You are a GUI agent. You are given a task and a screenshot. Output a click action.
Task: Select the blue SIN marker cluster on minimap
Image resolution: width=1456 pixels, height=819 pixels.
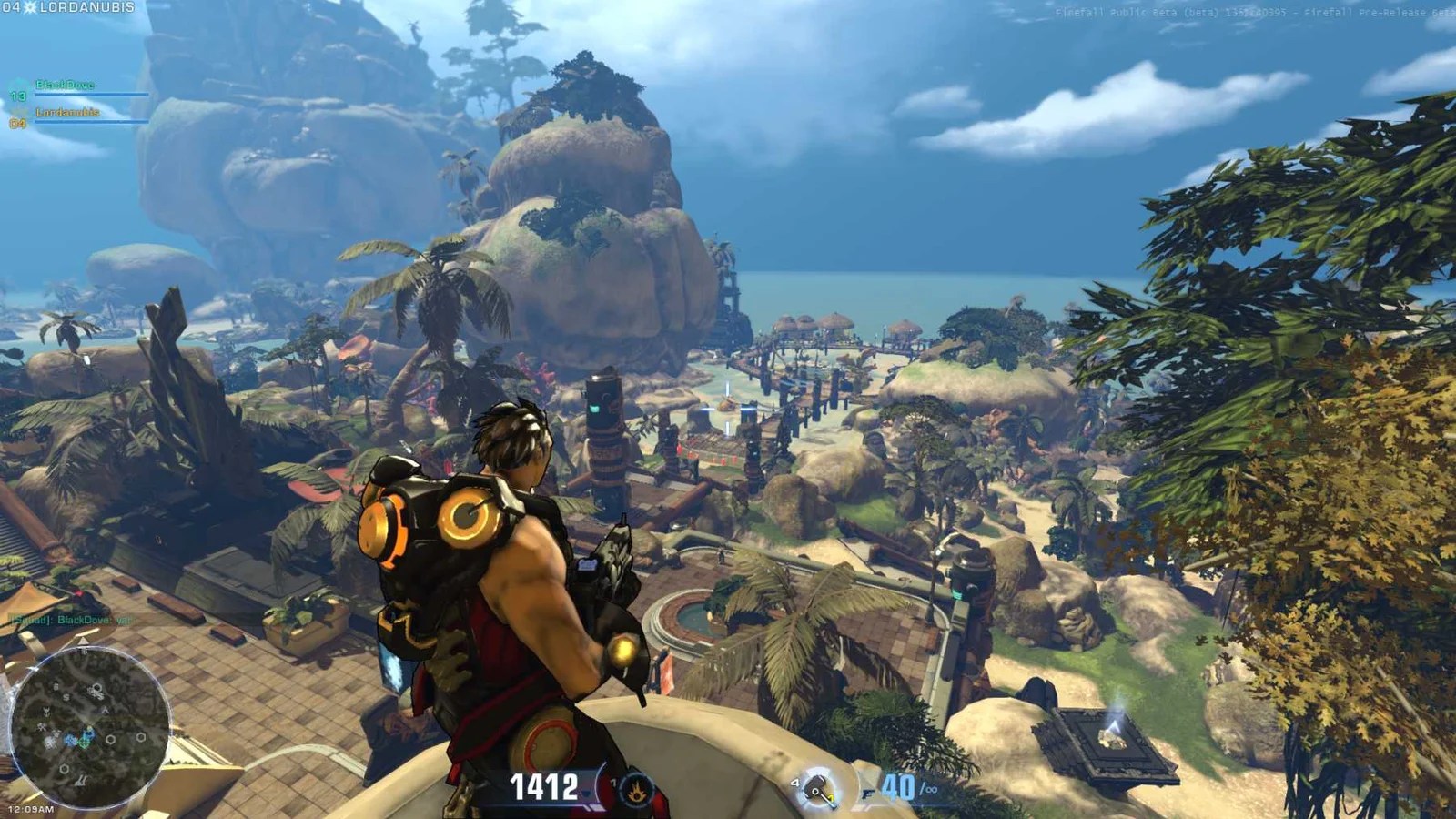pyautogui.click(x=70, y=739)
